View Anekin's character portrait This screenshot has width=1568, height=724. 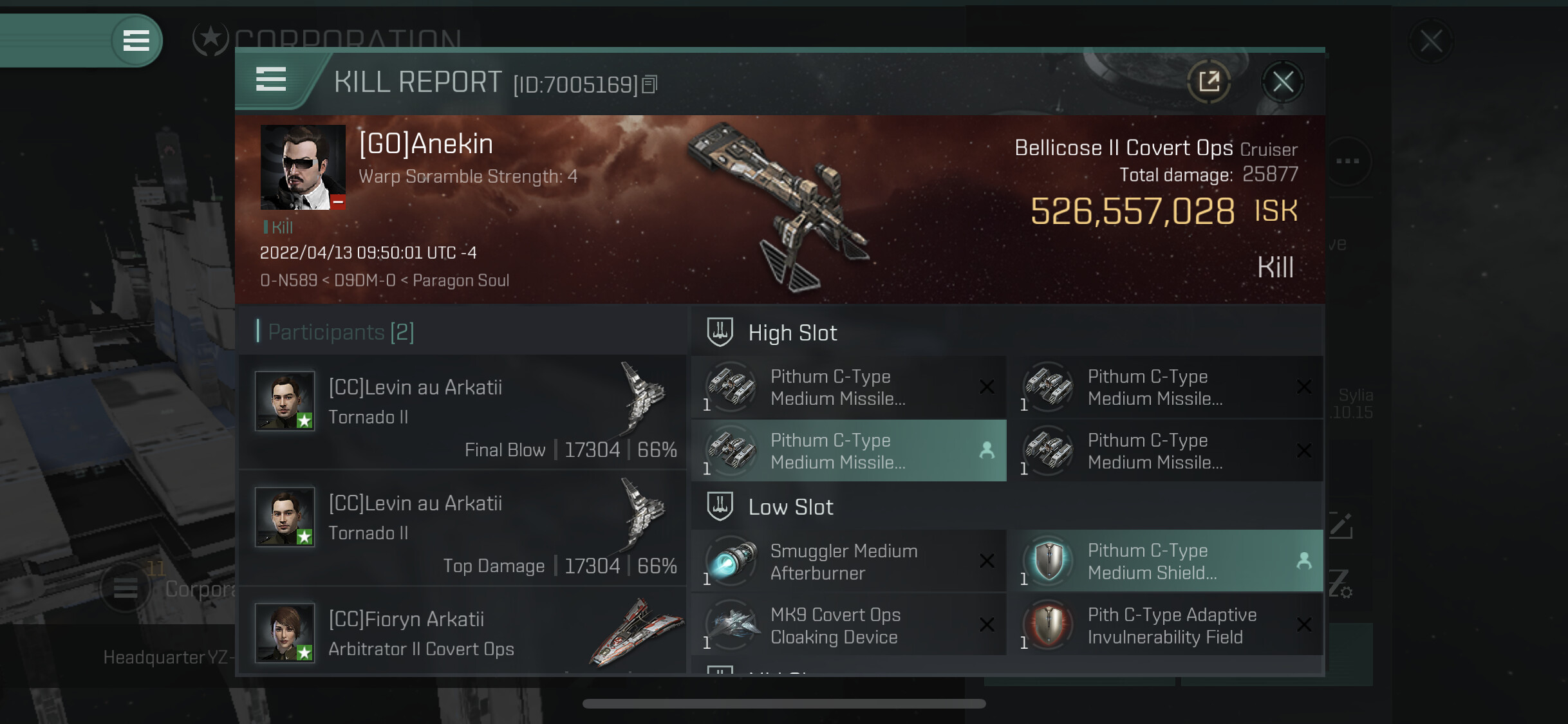(x=303, y=167)
